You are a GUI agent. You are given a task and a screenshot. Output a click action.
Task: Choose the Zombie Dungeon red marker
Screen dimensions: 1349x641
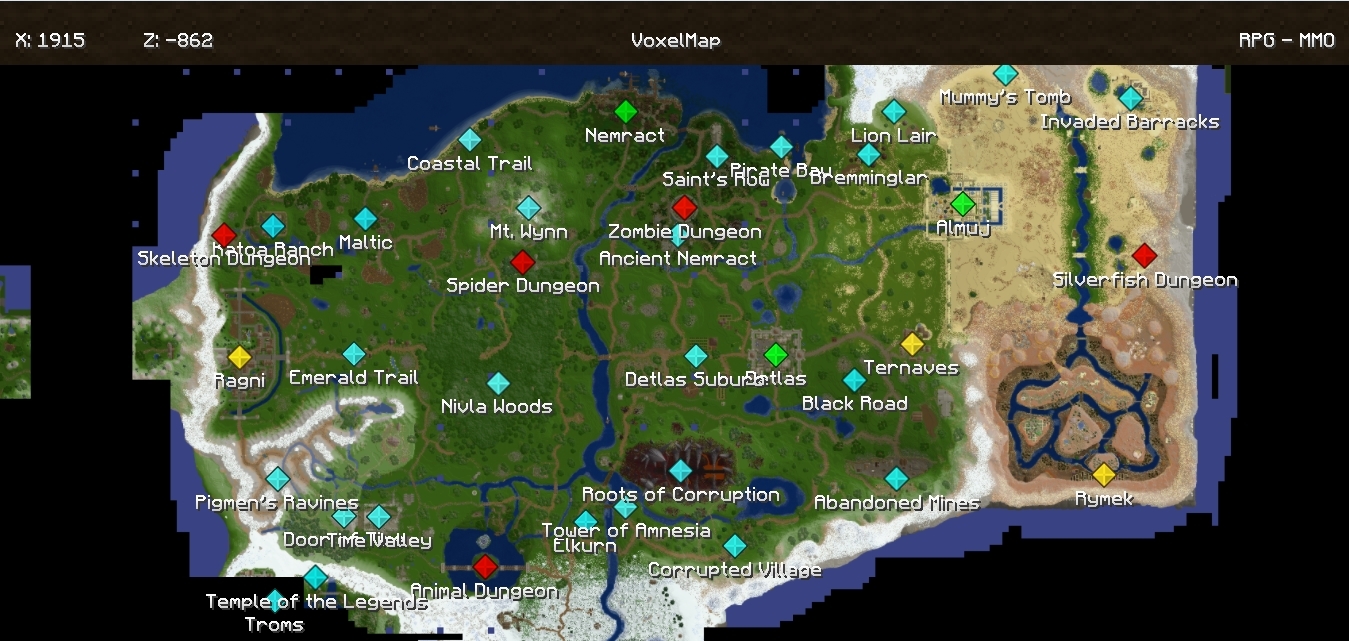684,207
